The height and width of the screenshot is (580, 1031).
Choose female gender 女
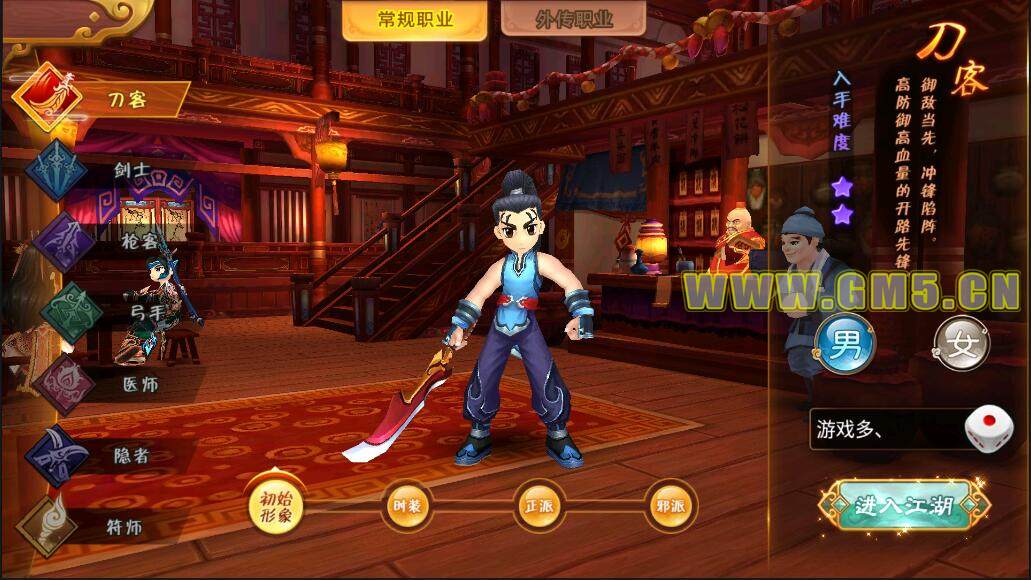coord(962,345)
